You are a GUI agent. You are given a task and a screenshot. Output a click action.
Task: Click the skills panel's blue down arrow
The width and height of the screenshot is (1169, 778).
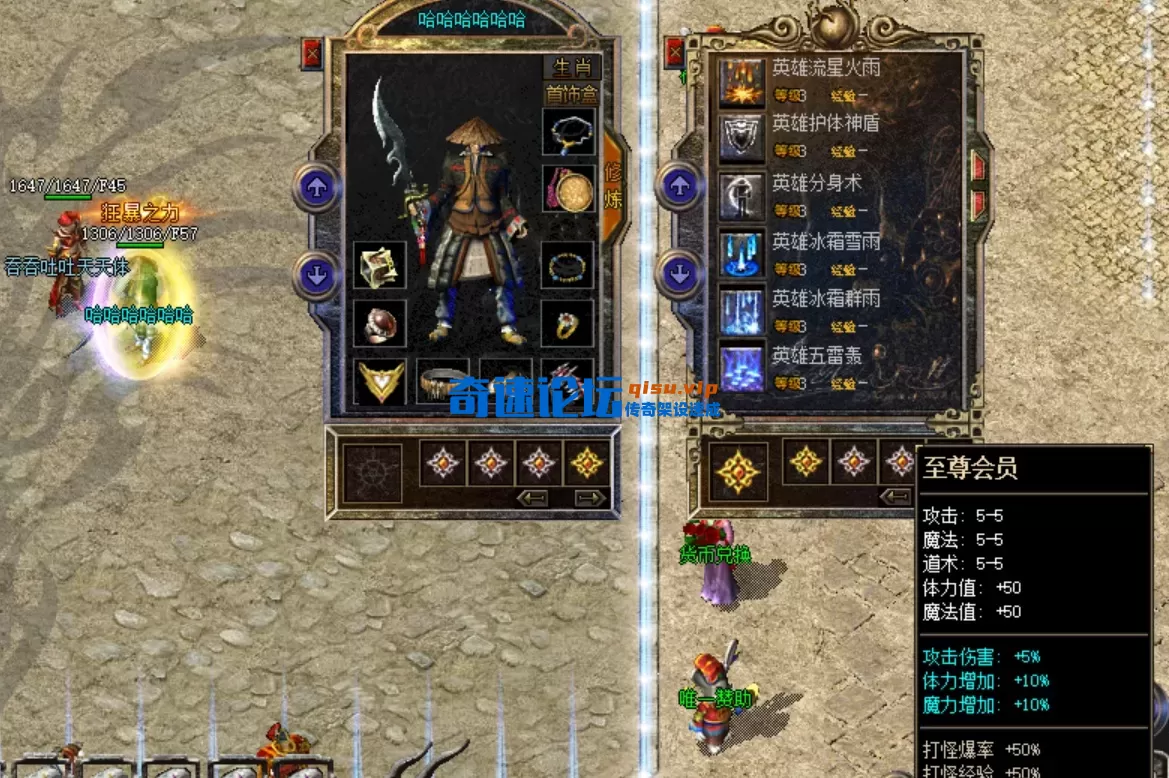click(681, 274)
